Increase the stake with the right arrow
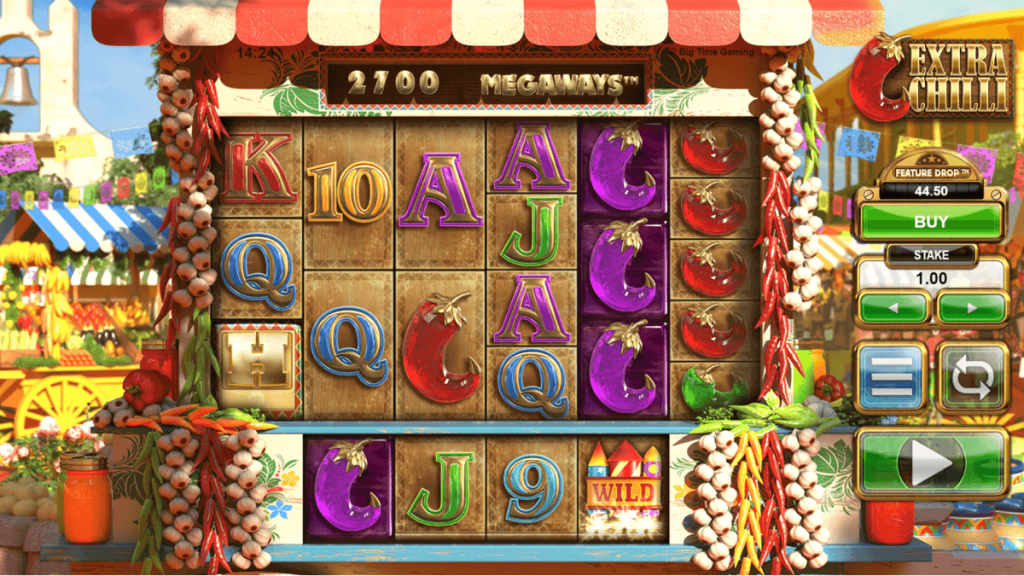The height and width of the screenshot is (576, 1024). pos(971,307)
